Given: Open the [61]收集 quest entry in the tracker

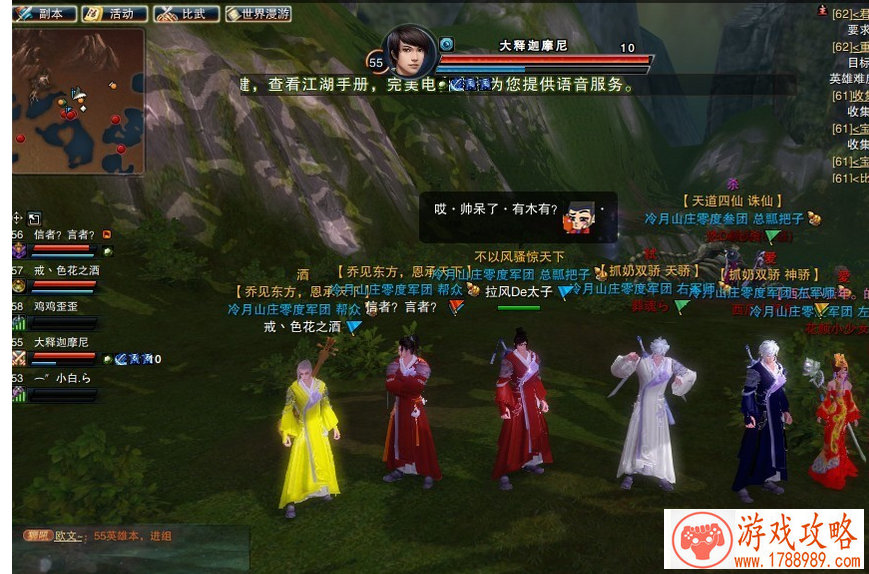Looking at the screenshot, I should (850, 95).
